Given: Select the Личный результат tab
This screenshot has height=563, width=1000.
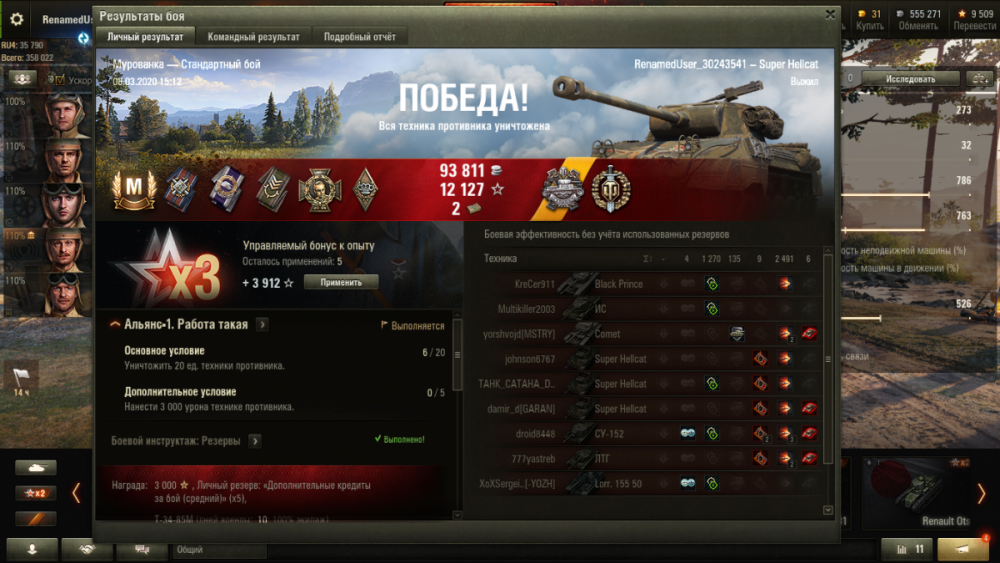Looking at the screenshot, I should pos(145,37).
